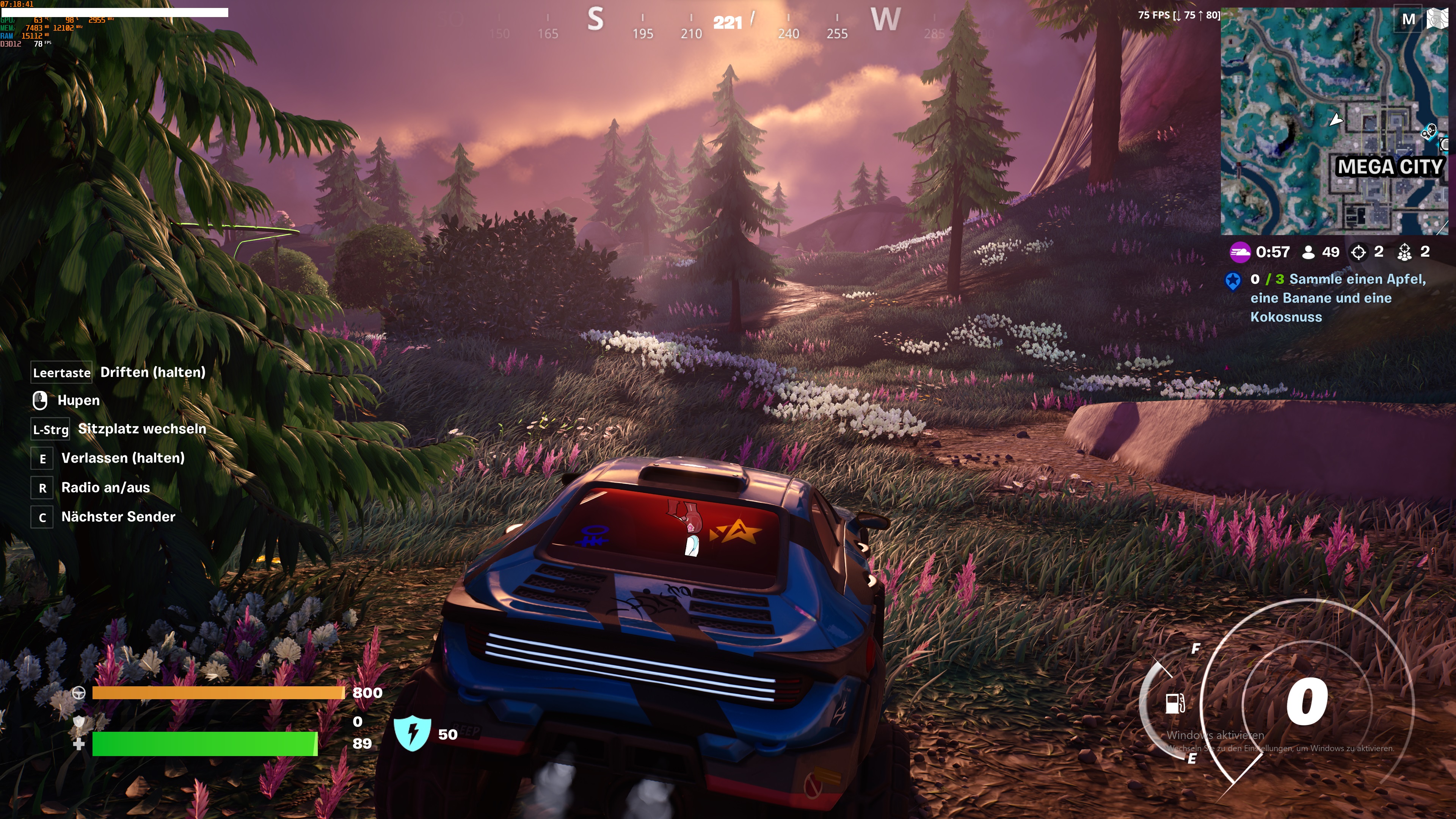
Task: Click the purple storm cloud timer icon
Action: pyautogui.click(x=1239, y=252)
